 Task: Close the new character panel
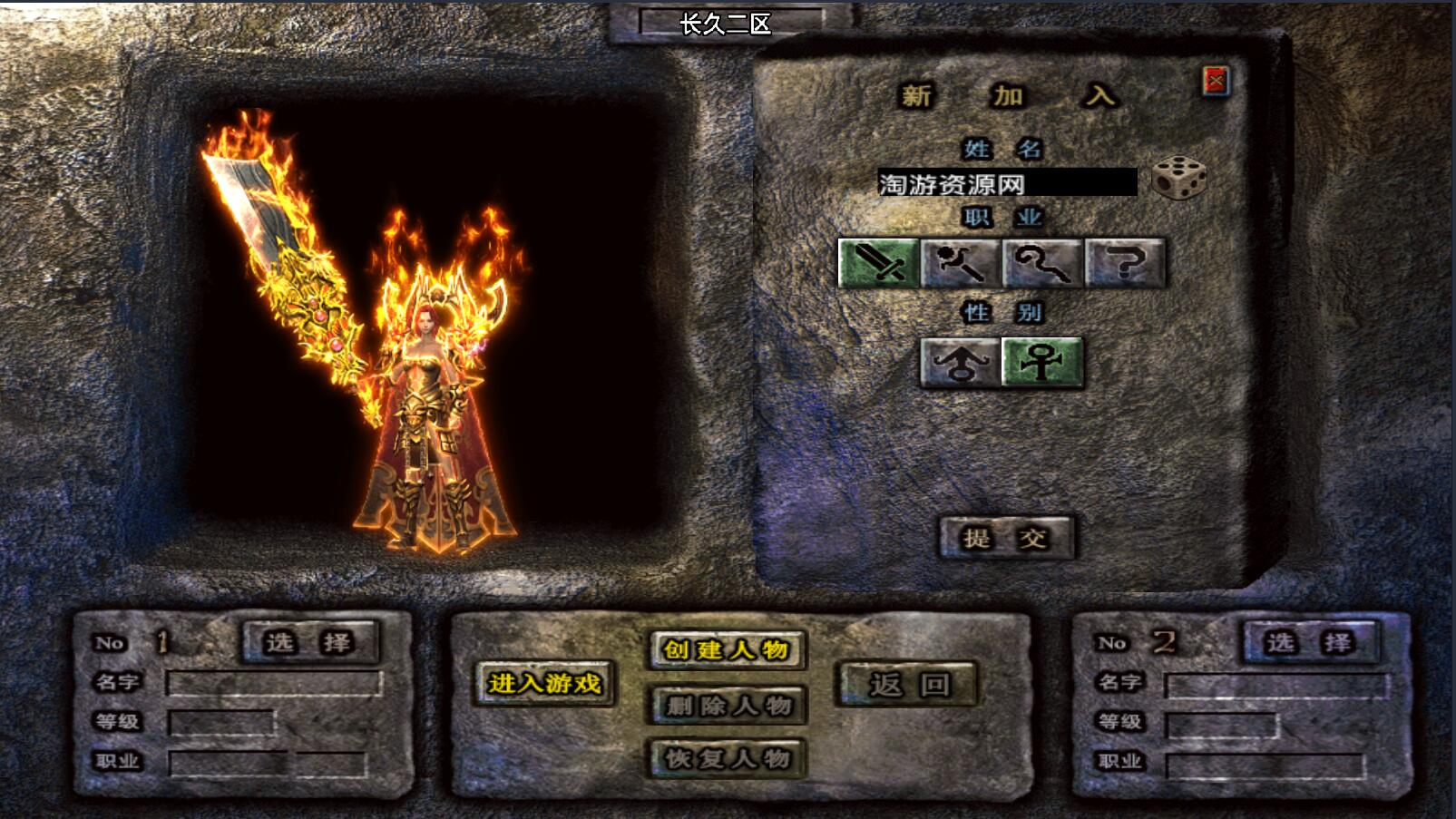pos(1216,82)
